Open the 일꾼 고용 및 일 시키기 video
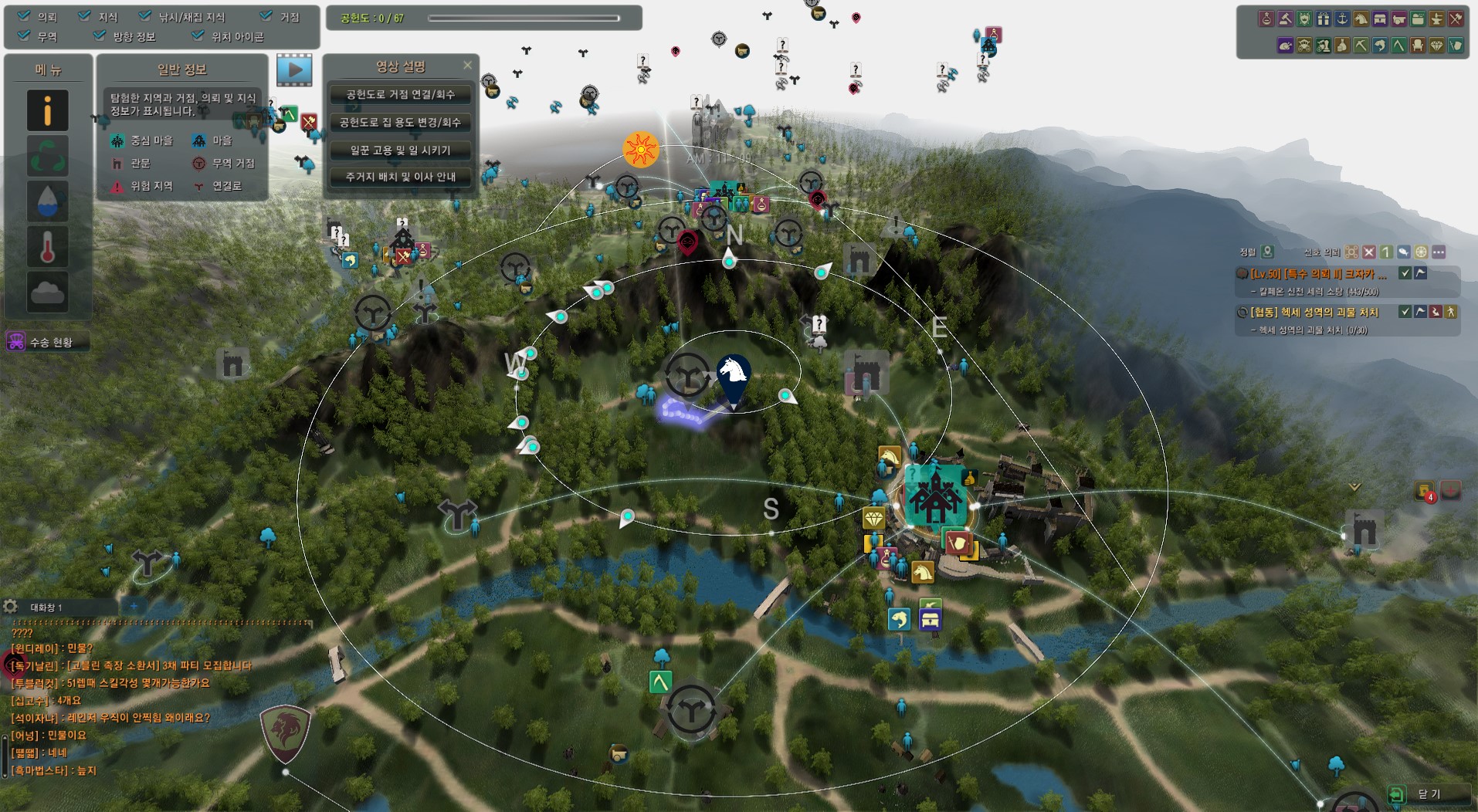Screen dimensions: 1478x812 pos(400,151)
